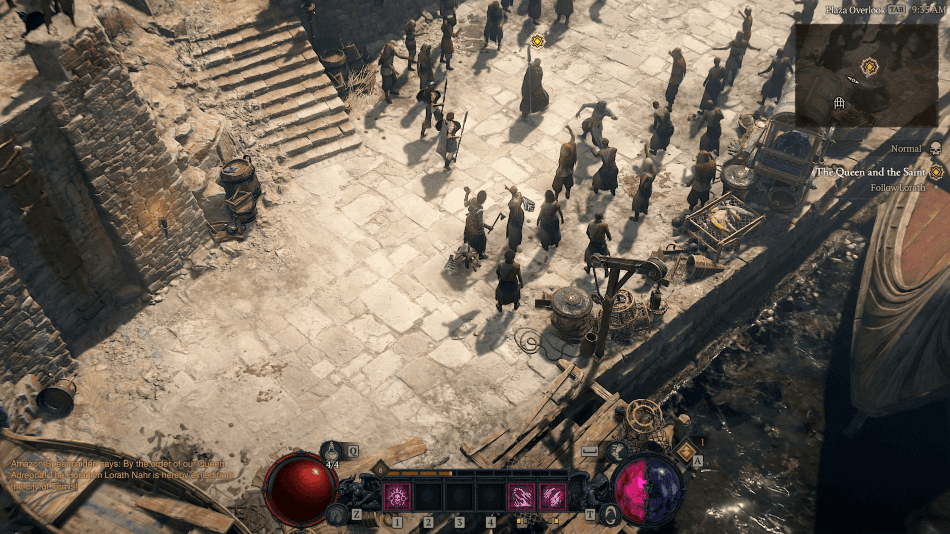Use the pointing hand skill on the action bar
The height and width of the screenshot is (534, 950).
pyautogui.click(x=522, y=496)
